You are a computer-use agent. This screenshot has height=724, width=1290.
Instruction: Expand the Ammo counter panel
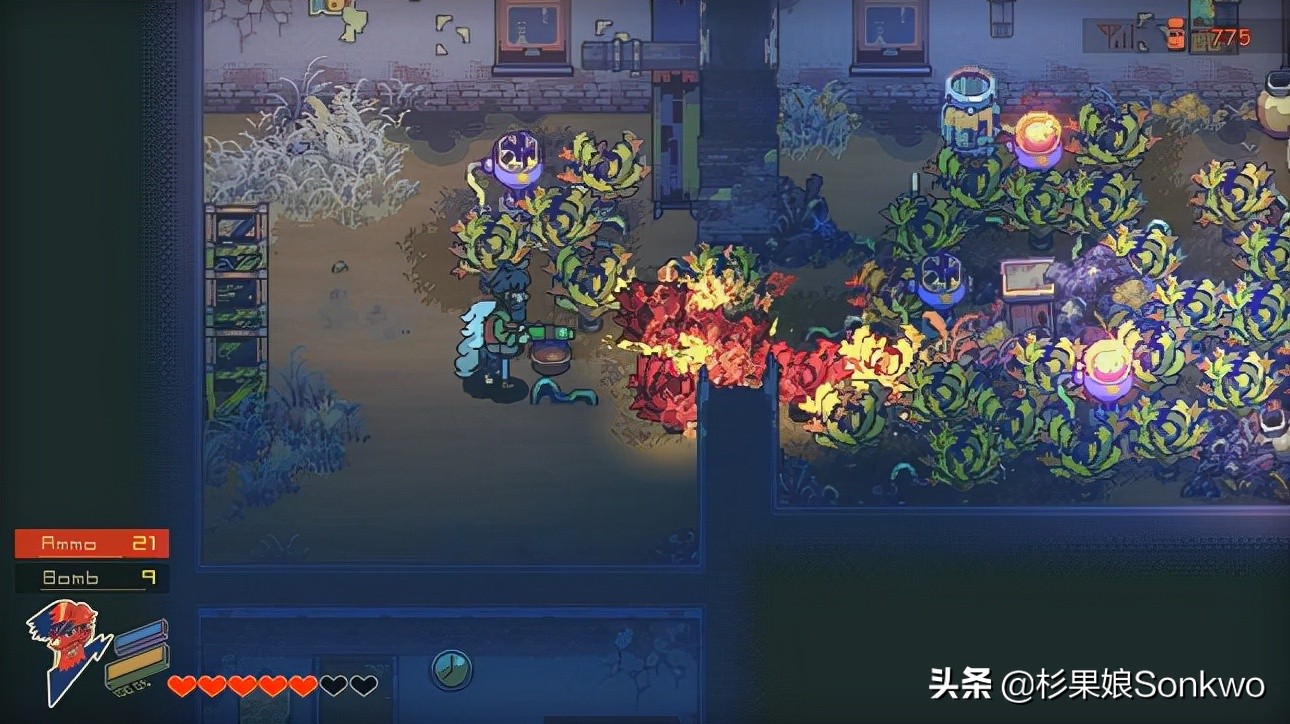[x=90, y=543]
